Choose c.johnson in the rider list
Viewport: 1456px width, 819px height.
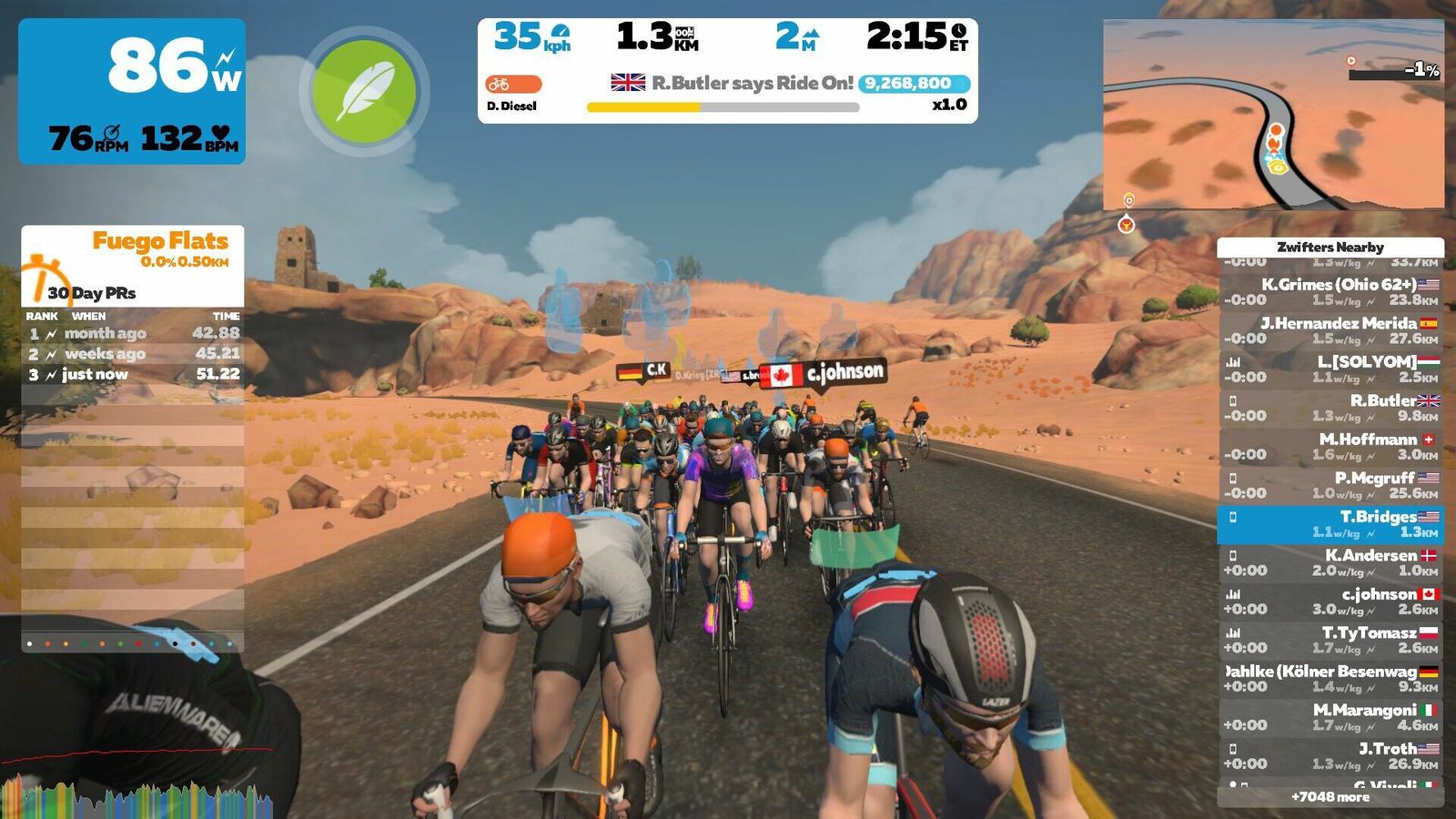click(1330, 602)
